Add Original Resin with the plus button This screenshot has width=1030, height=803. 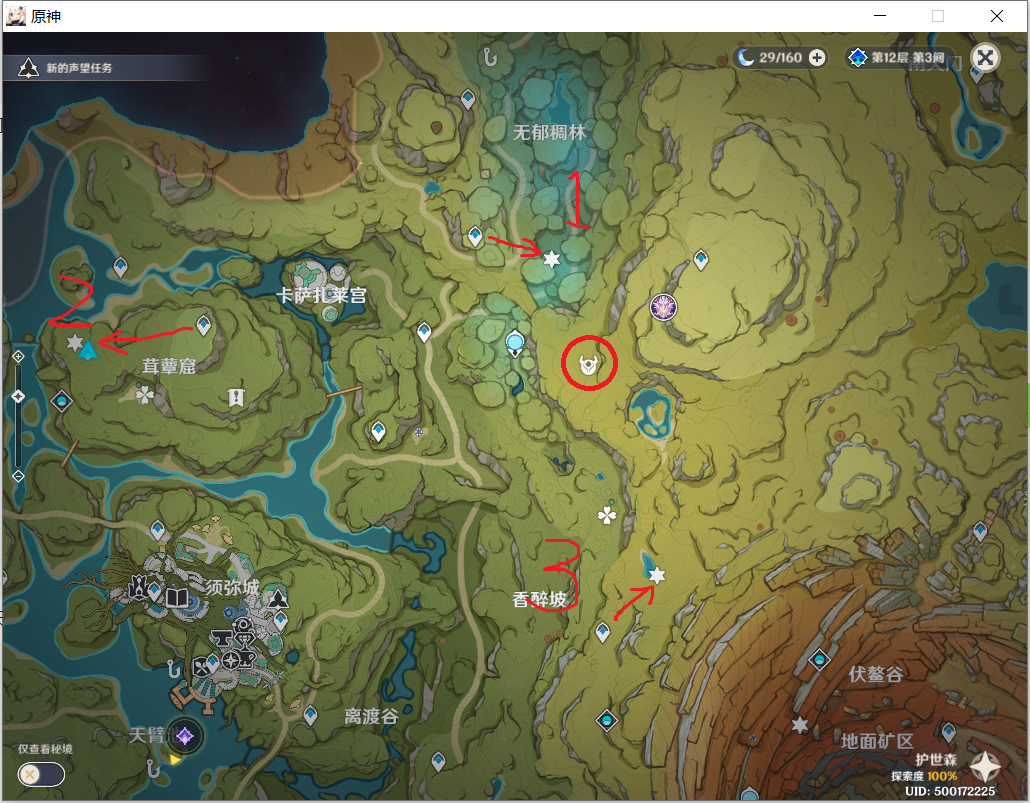817,58
